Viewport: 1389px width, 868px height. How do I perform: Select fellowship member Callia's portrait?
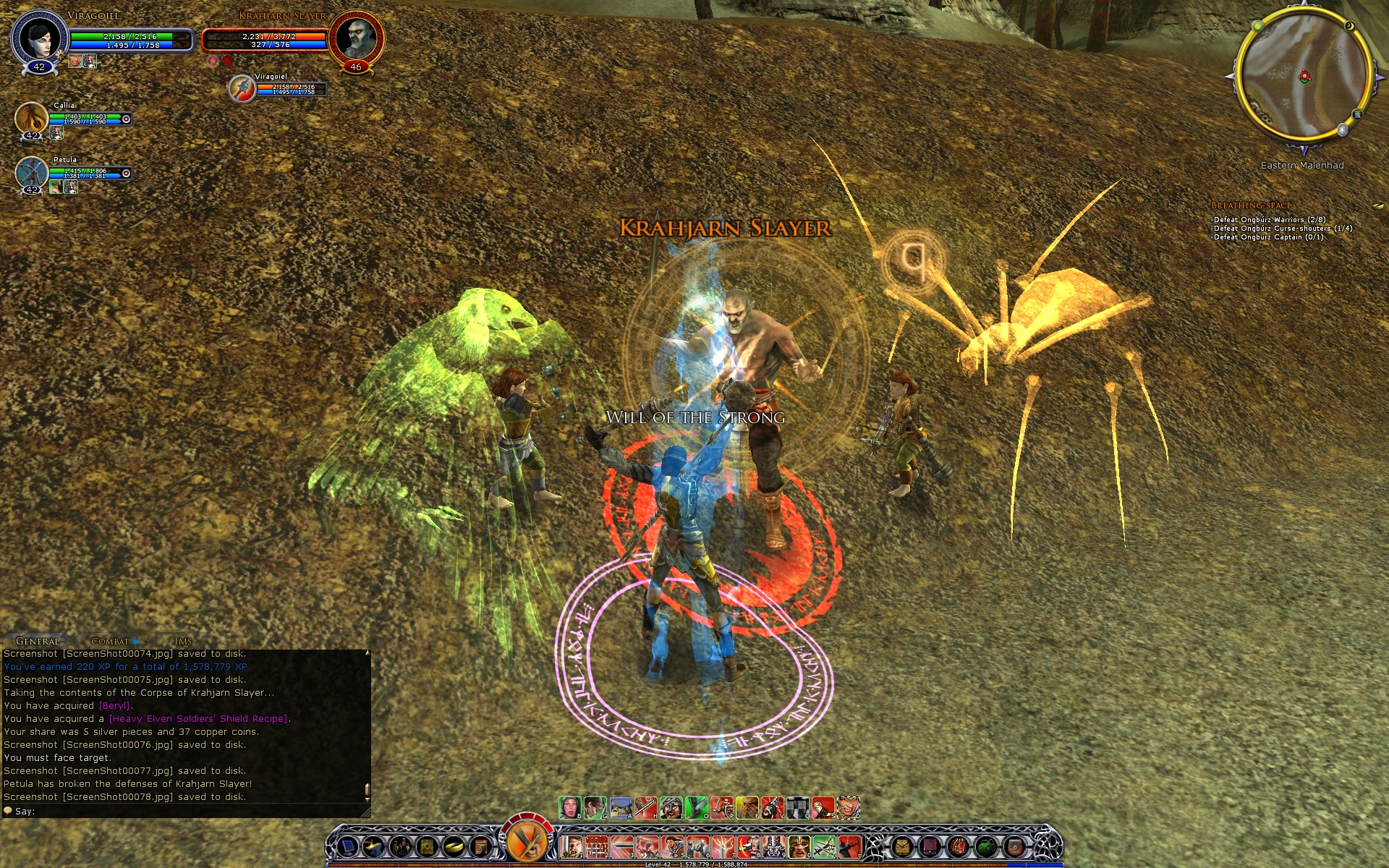click(x=31, y=117)
